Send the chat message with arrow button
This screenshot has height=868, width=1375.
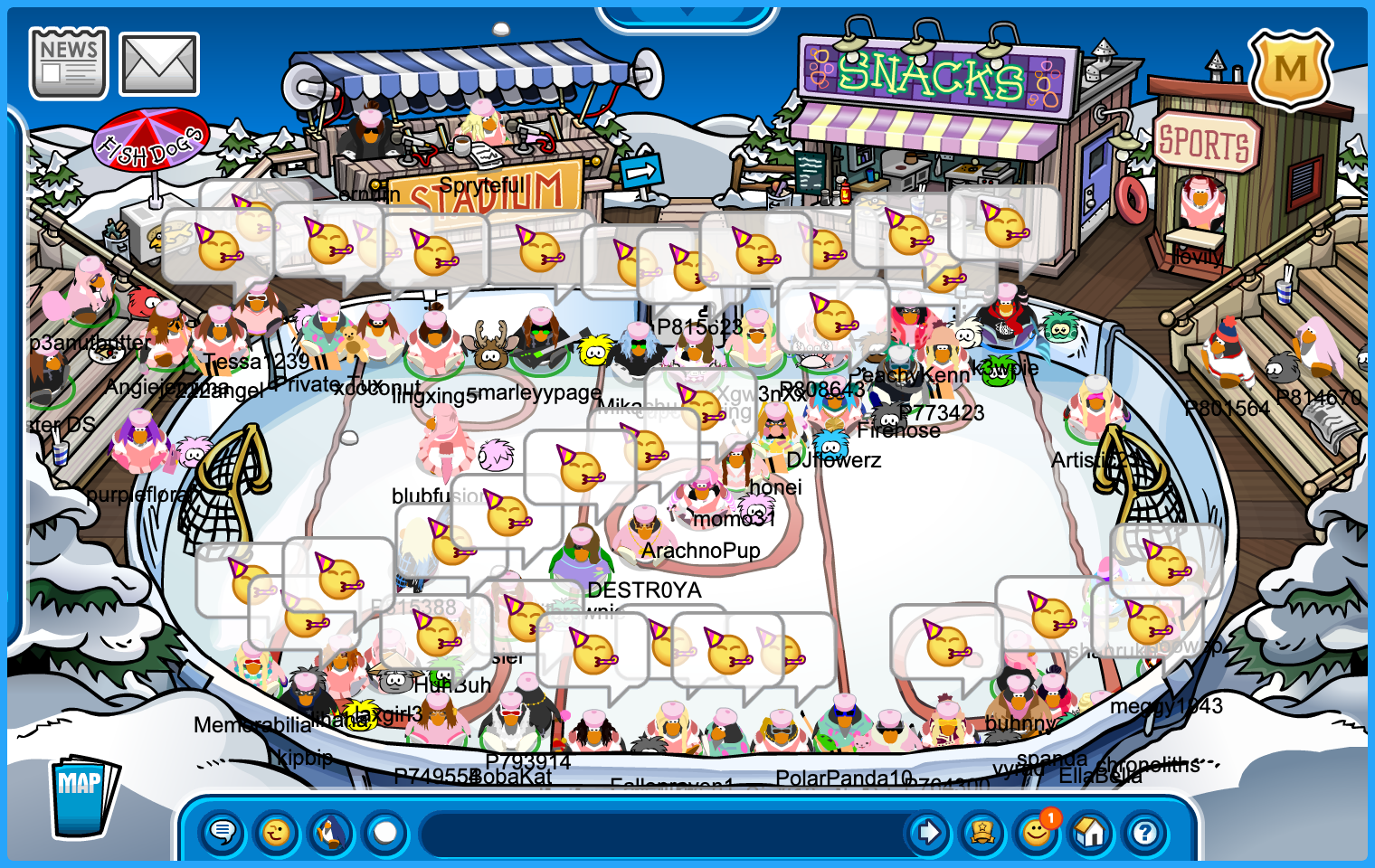(928, 832)
